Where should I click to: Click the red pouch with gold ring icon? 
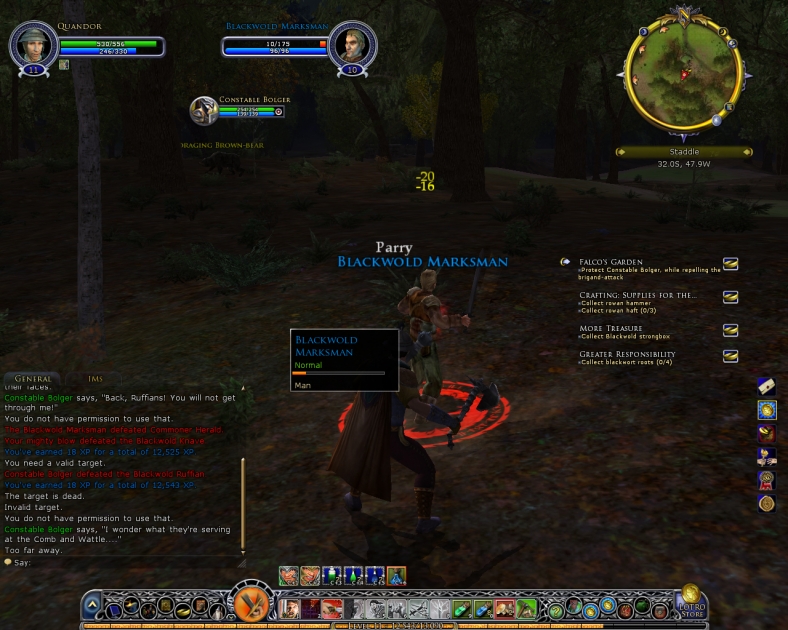point(767,433)
